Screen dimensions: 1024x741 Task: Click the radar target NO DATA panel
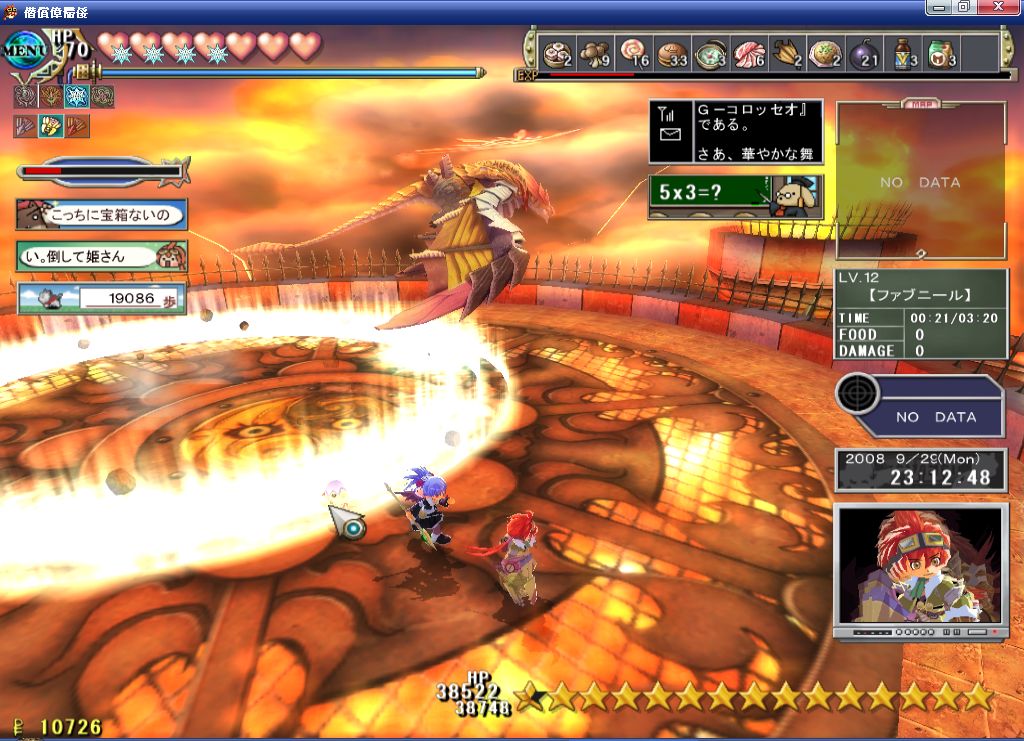point(920,405)
